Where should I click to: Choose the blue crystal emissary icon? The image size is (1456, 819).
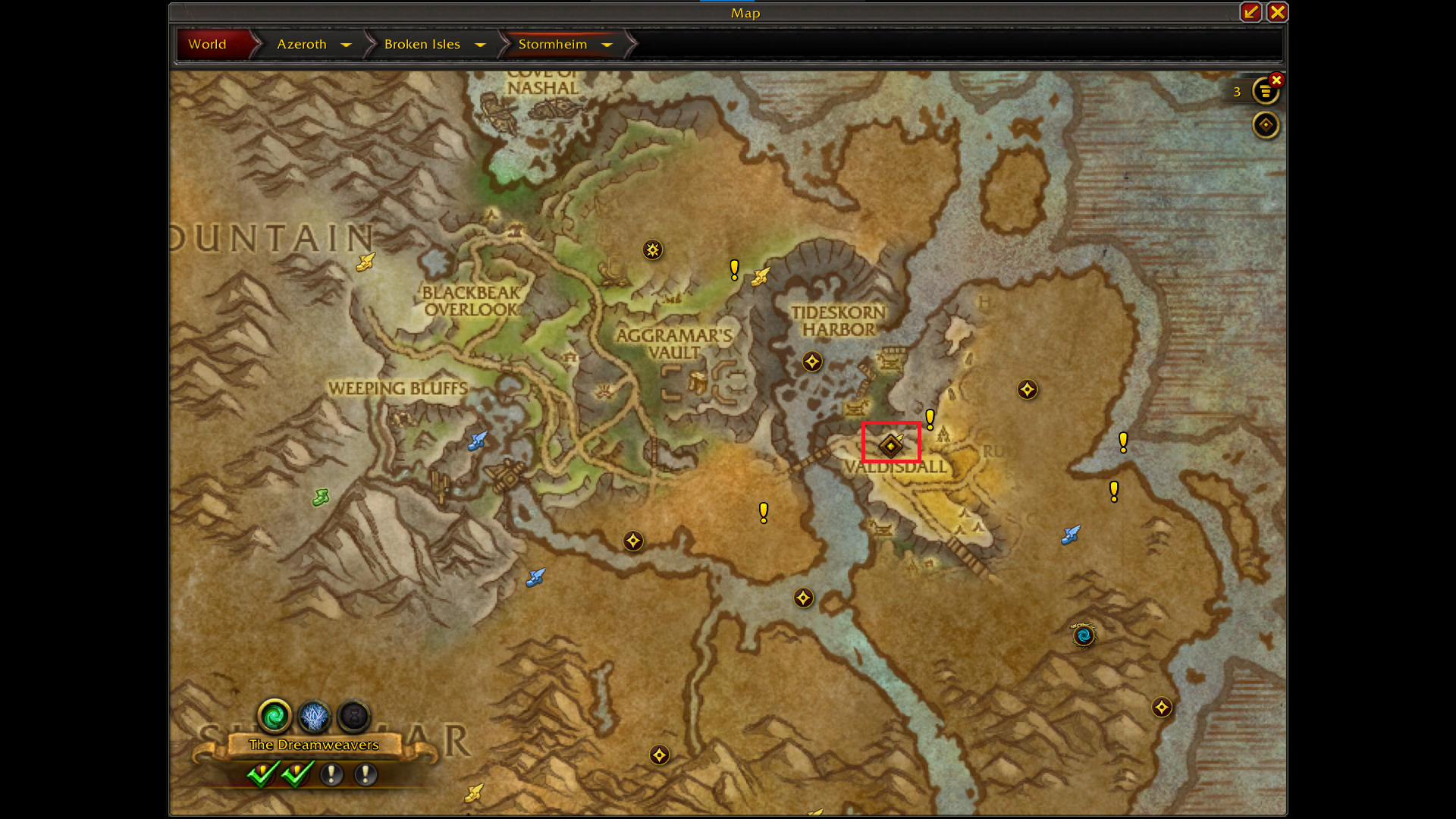click(314, 715)
